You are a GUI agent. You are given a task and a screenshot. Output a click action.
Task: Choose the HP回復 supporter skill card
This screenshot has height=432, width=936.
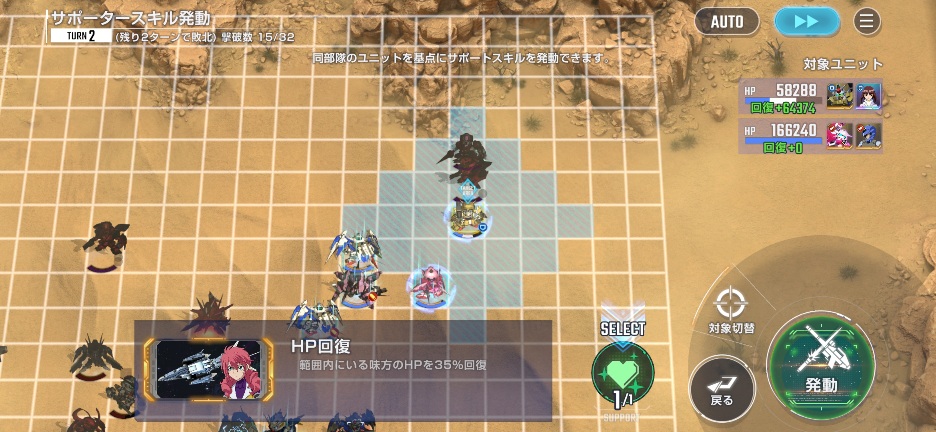(343, 369)
